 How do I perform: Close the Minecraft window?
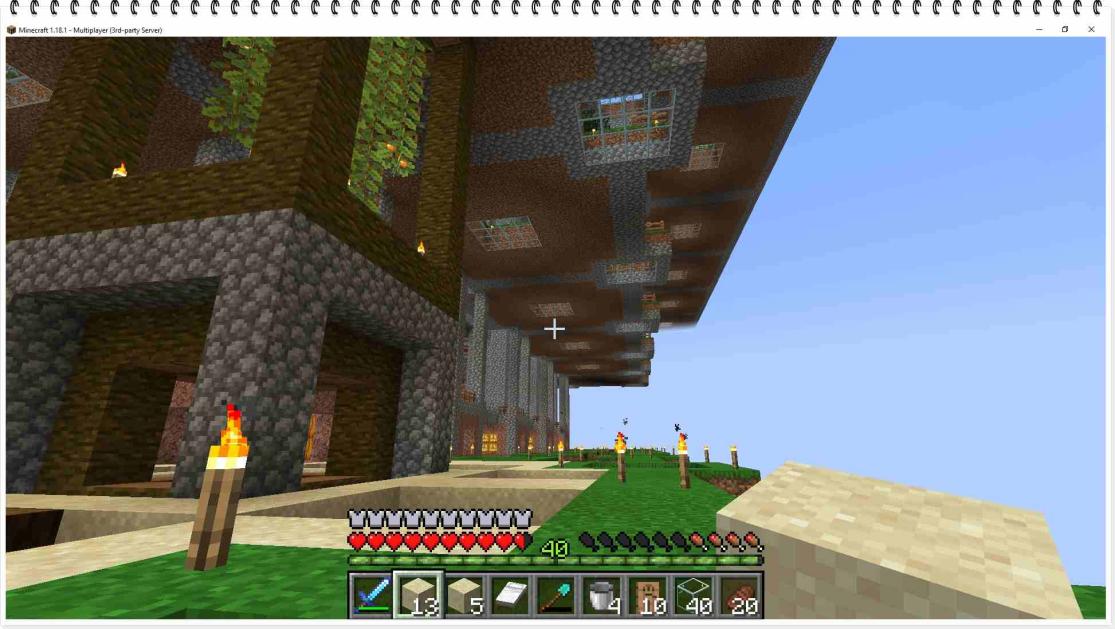click(x=1091, y=30)
